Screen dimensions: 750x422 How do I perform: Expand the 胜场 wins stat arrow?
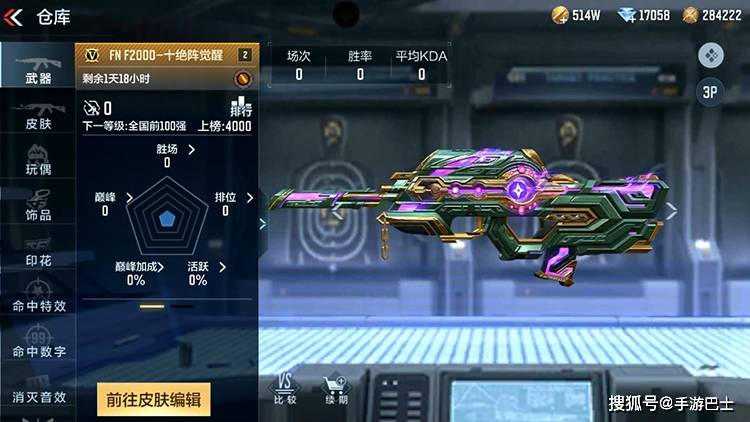(192, 149)
